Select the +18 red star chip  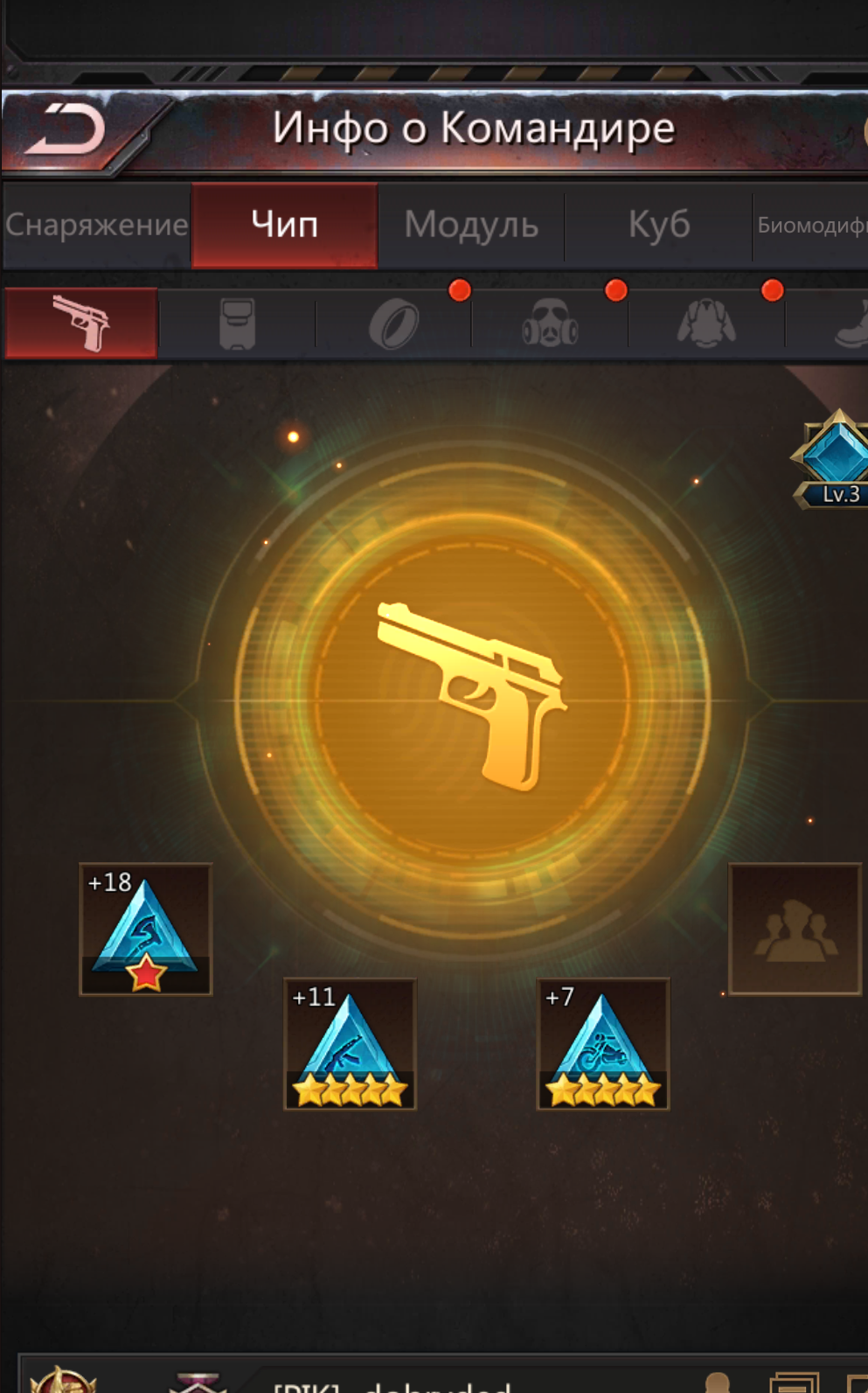[146, 929]
